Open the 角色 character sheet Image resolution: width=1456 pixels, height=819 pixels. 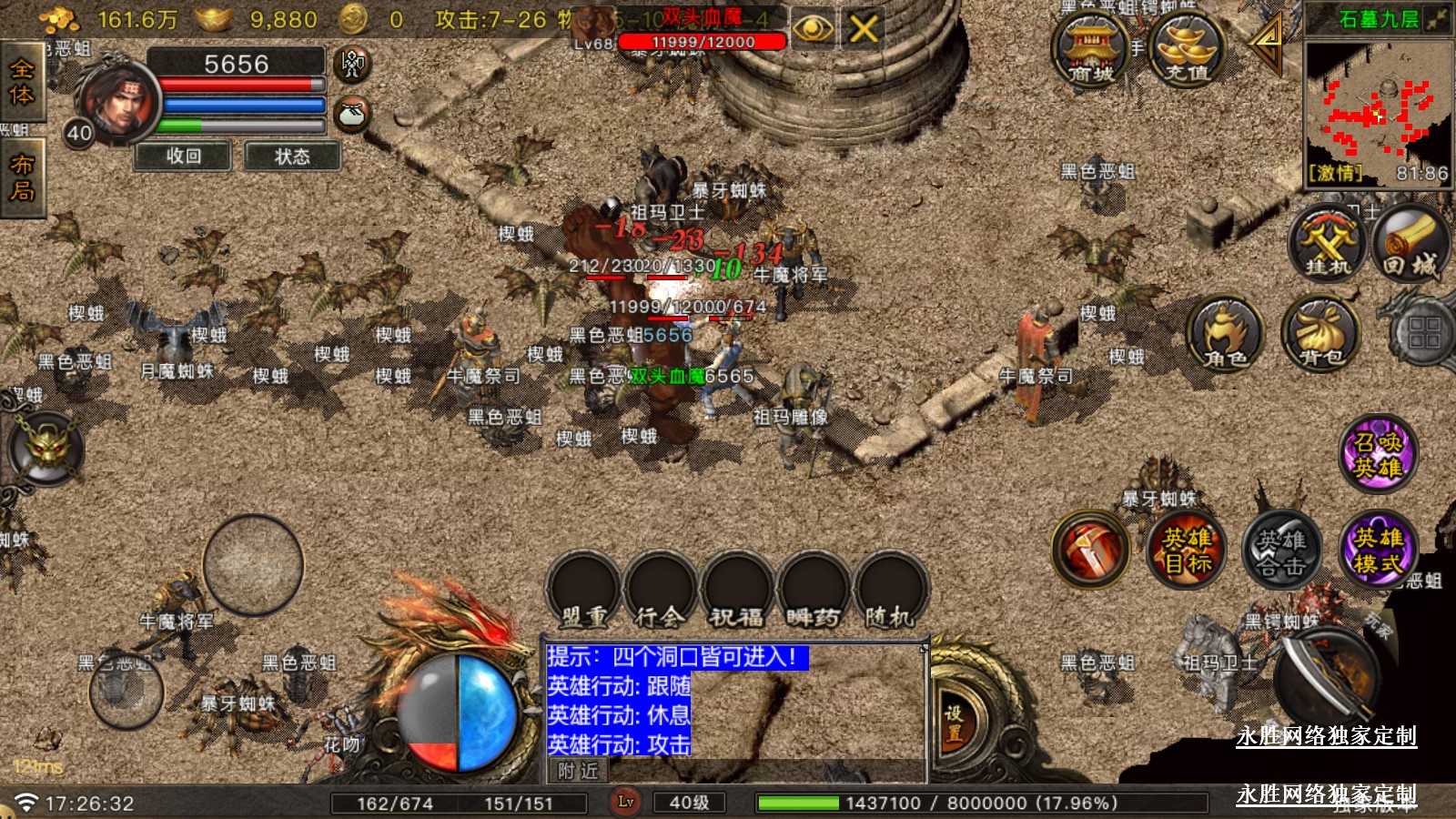tap(1225, 334)
